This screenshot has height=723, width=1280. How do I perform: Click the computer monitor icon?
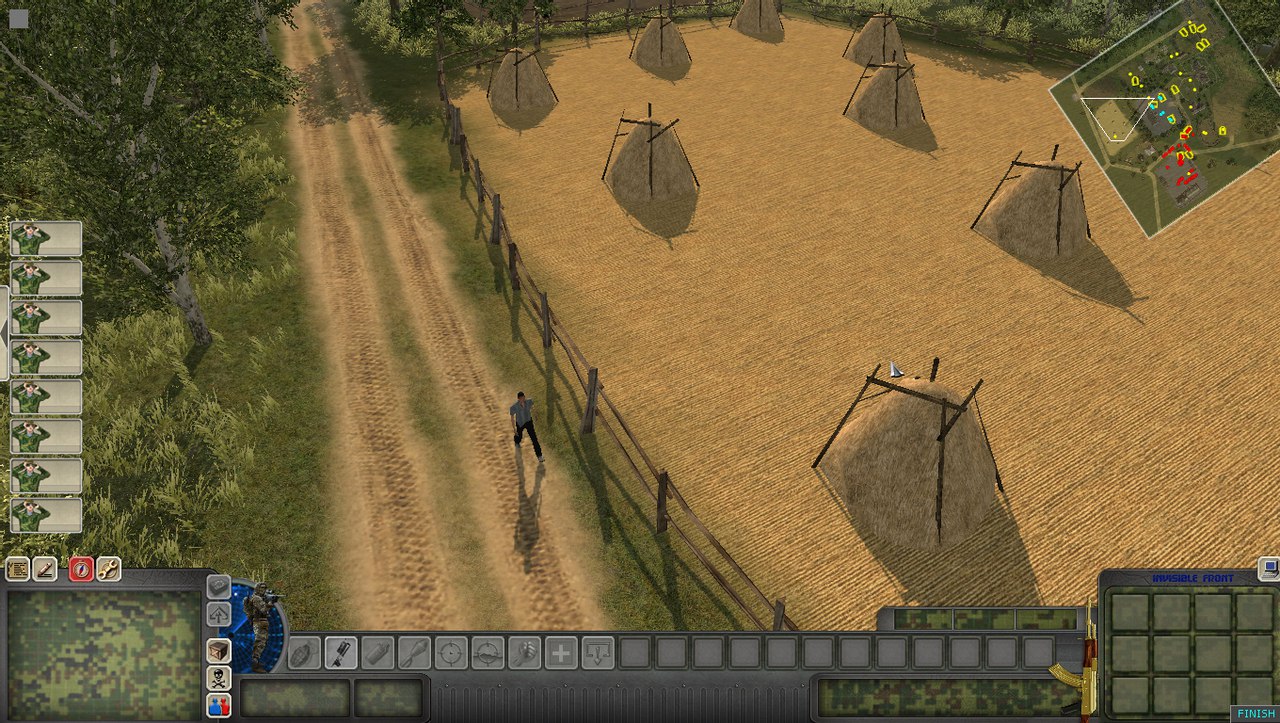[1269, 568]
